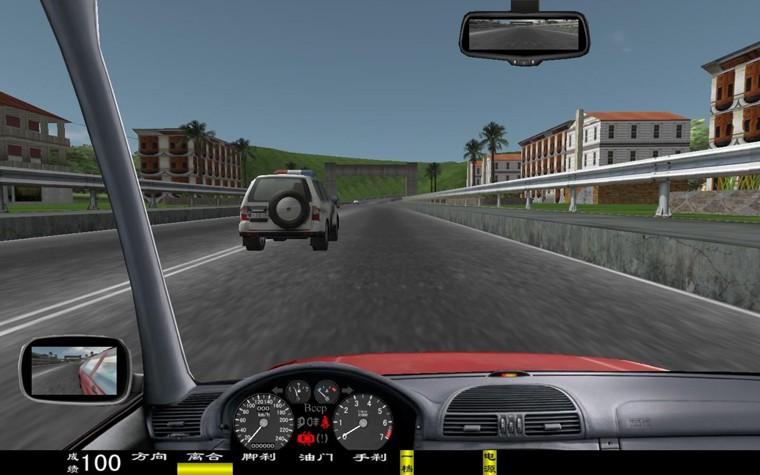Screen dimensions: 760x475
Task: Select the 脚刹 foot brake label
Action: click(259, 458)
